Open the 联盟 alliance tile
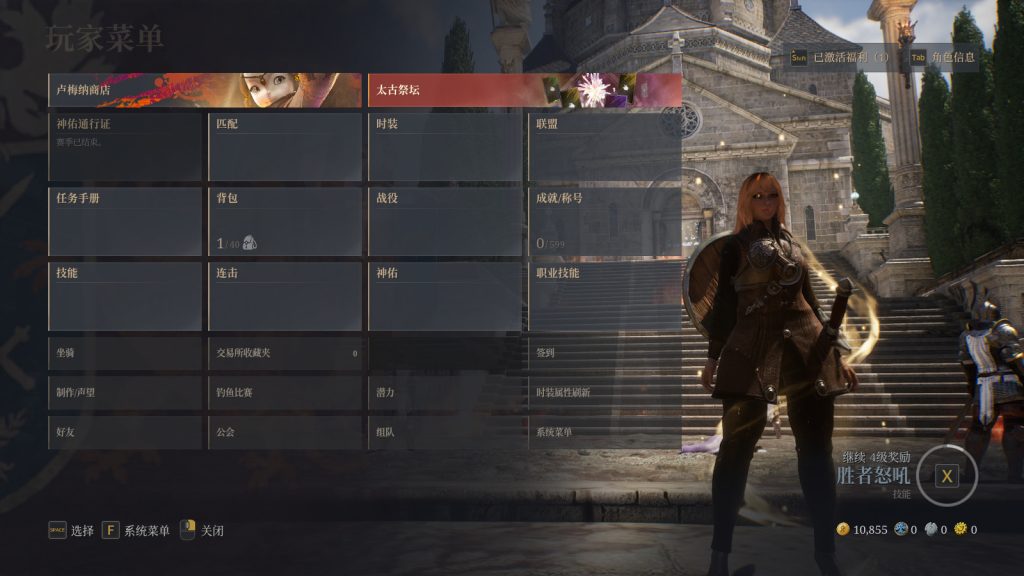The height and width of the screenshot is (576, 1024). click(605, 146)
